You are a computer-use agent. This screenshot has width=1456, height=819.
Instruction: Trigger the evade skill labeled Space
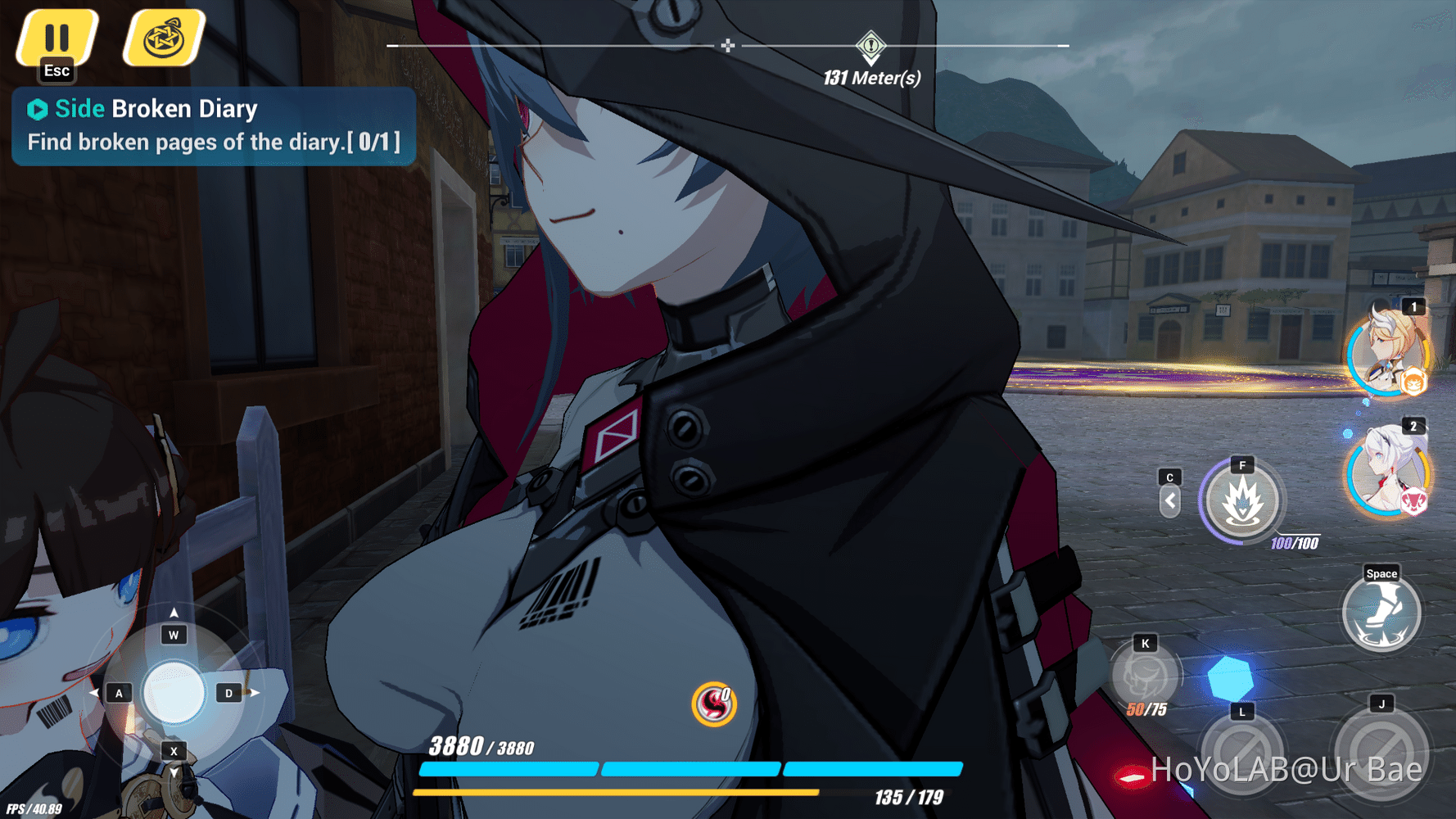(x=1381, y=613)
